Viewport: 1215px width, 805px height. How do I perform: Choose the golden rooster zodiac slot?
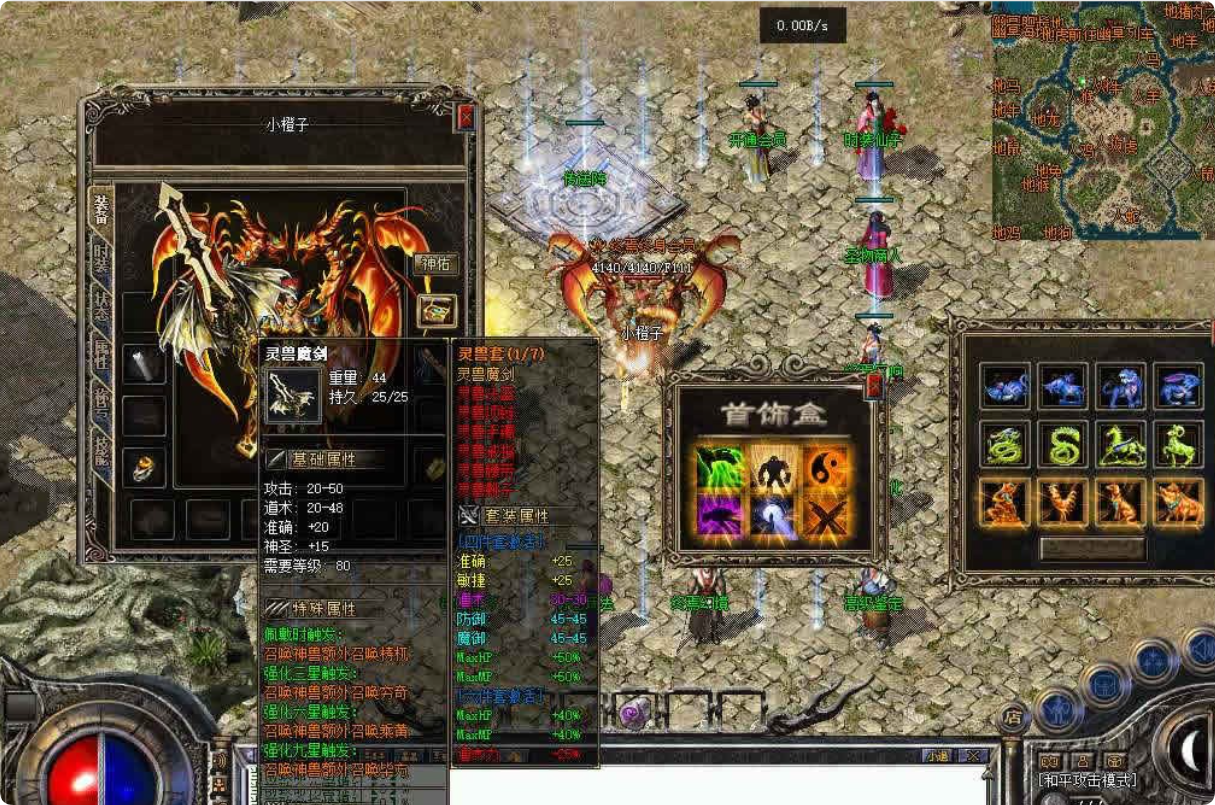(1061, 500)
